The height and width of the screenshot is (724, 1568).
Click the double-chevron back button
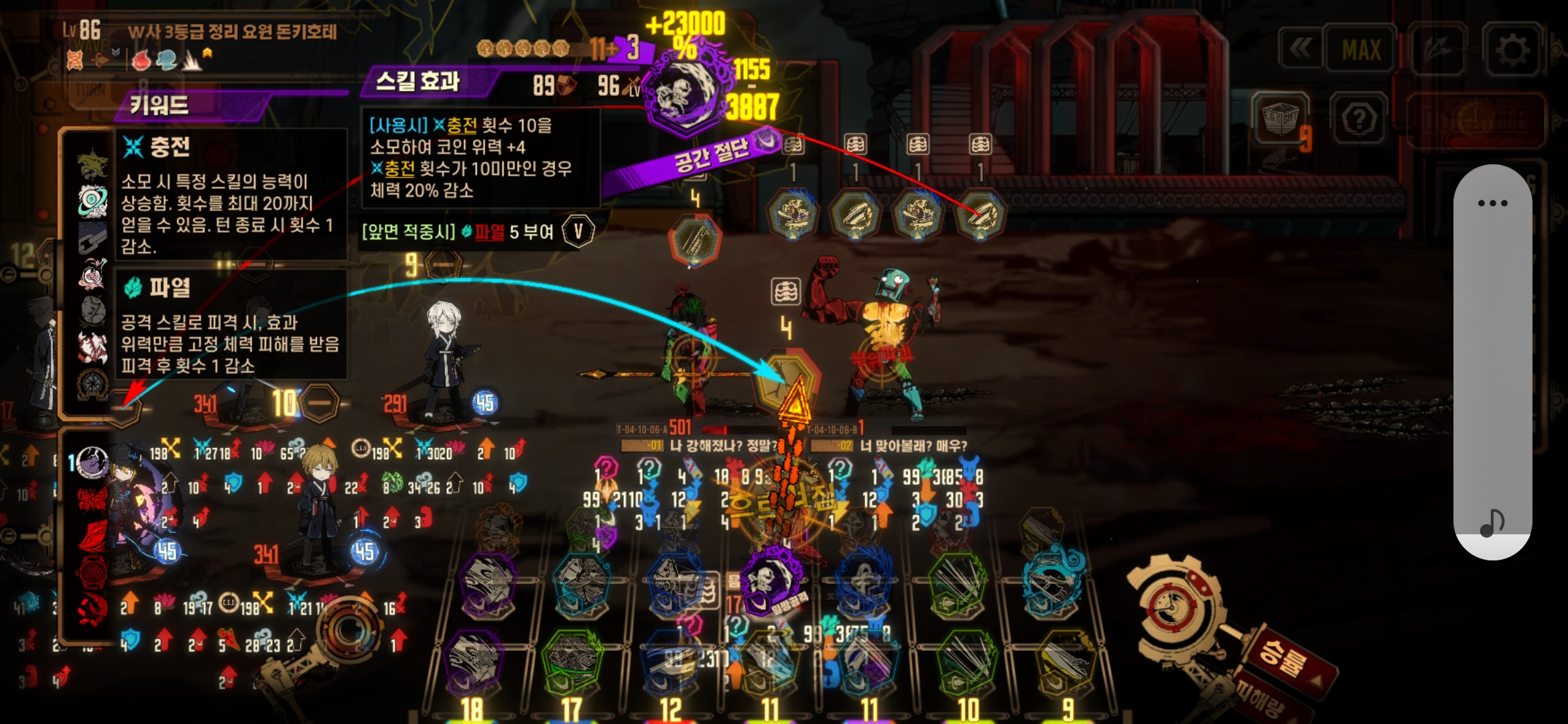coord(1300,48)
